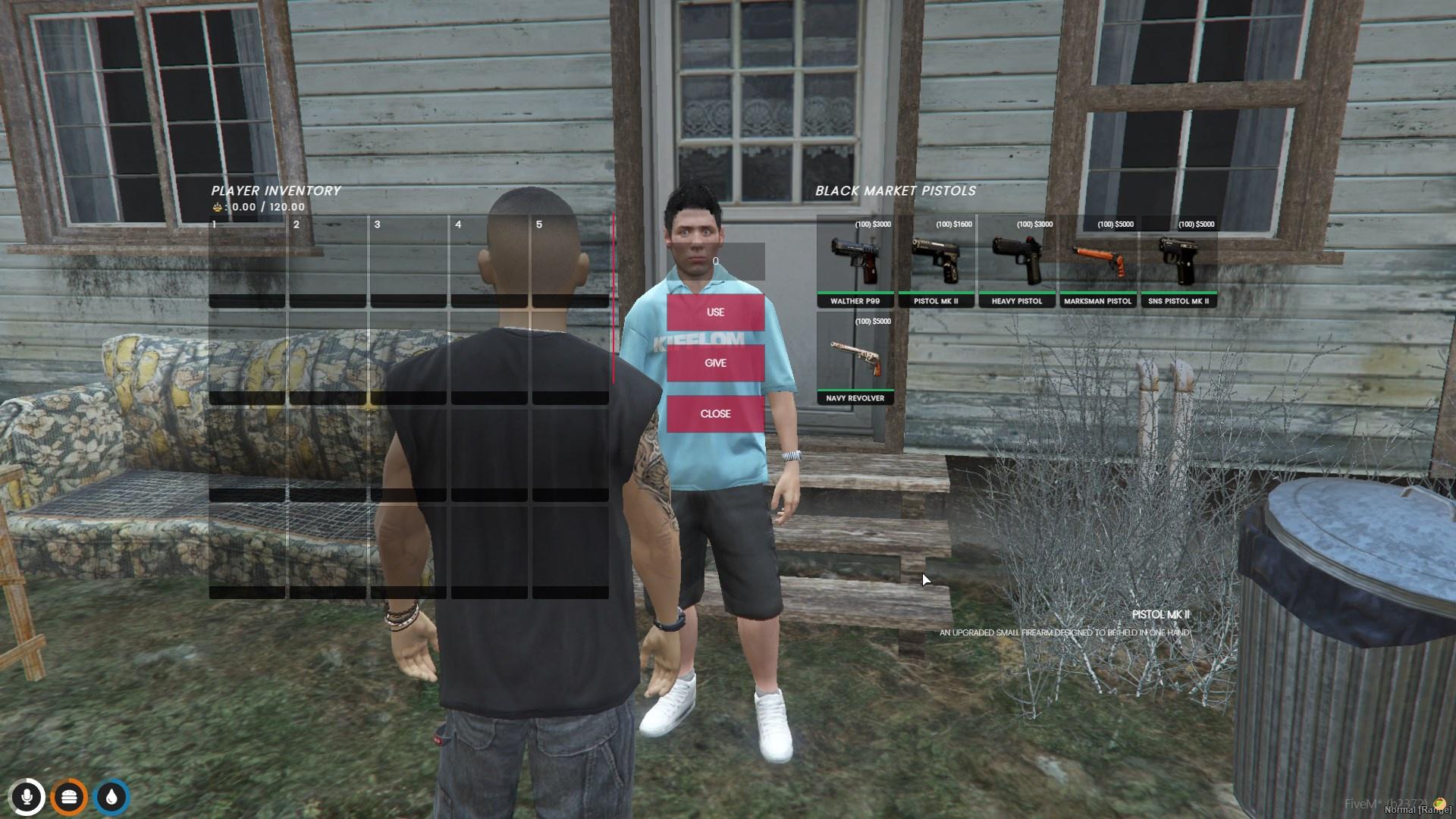
Task: Choose the Pistol MK II shop slot
Action: click(x=936, y=262)
